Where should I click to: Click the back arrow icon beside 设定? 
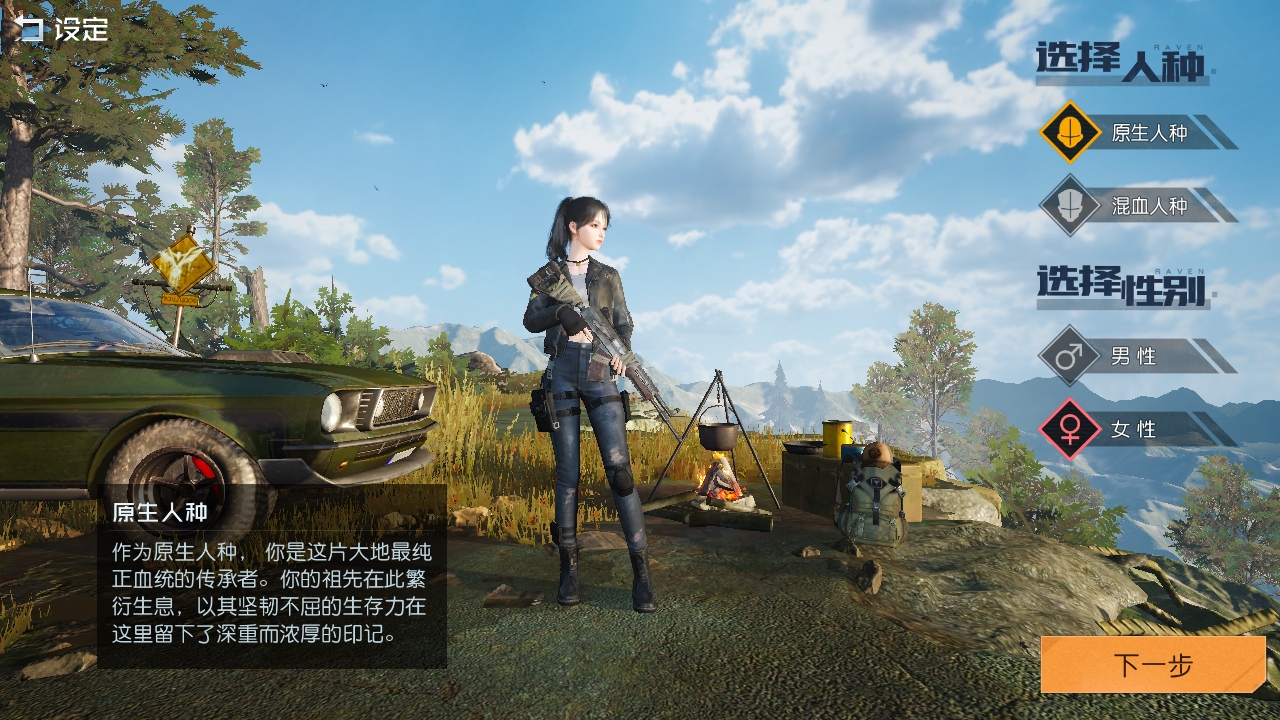(x=20, y=28)
